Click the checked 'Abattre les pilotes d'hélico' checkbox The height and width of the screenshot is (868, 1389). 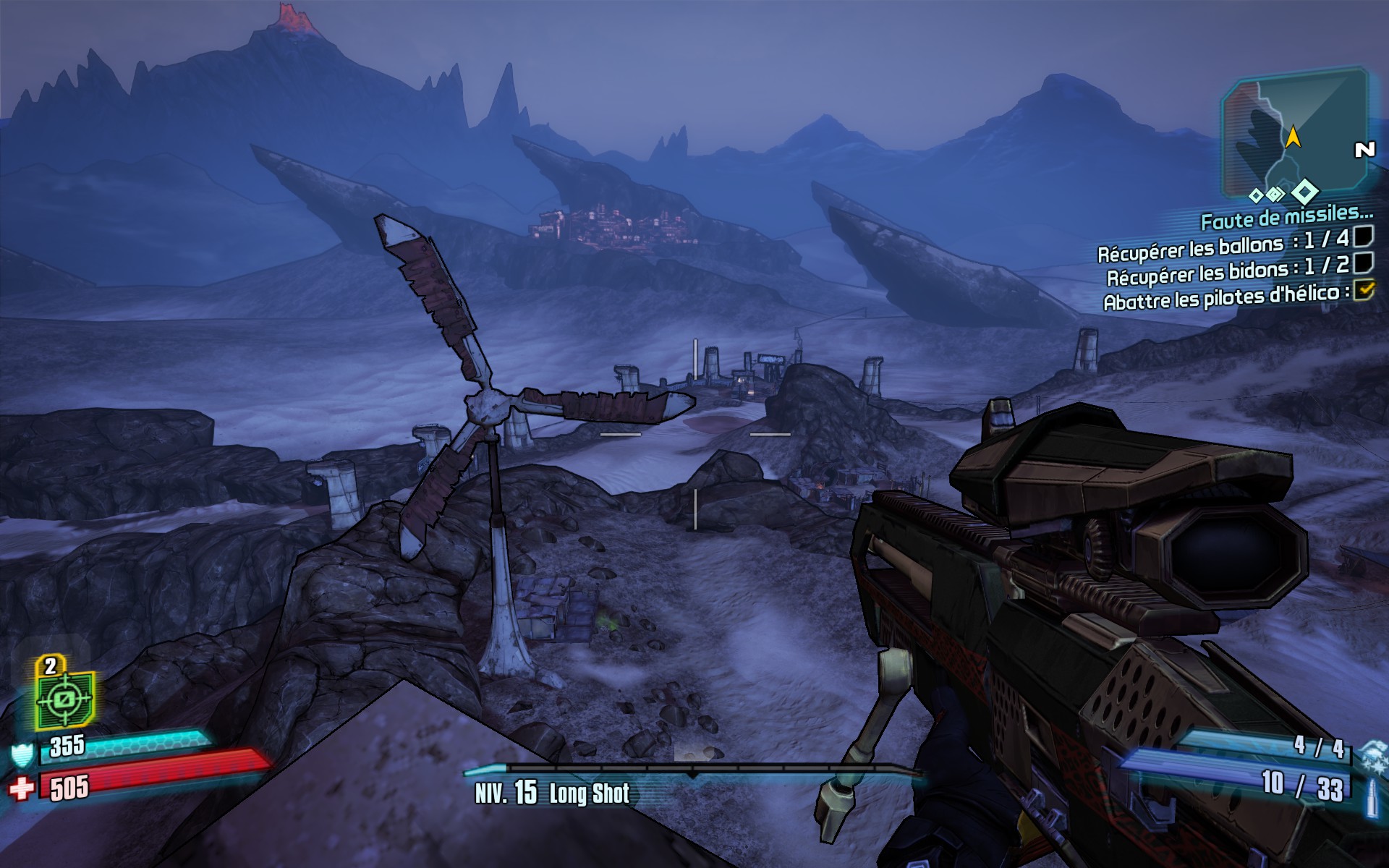click(1364, 290)
